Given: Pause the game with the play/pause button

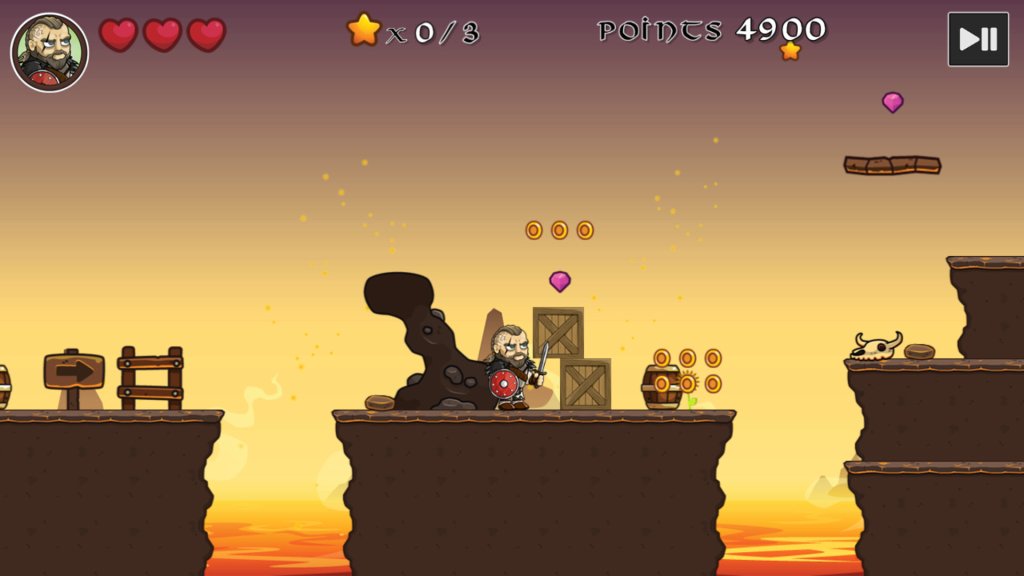Looking at the screenshot, I should (977, 40).
